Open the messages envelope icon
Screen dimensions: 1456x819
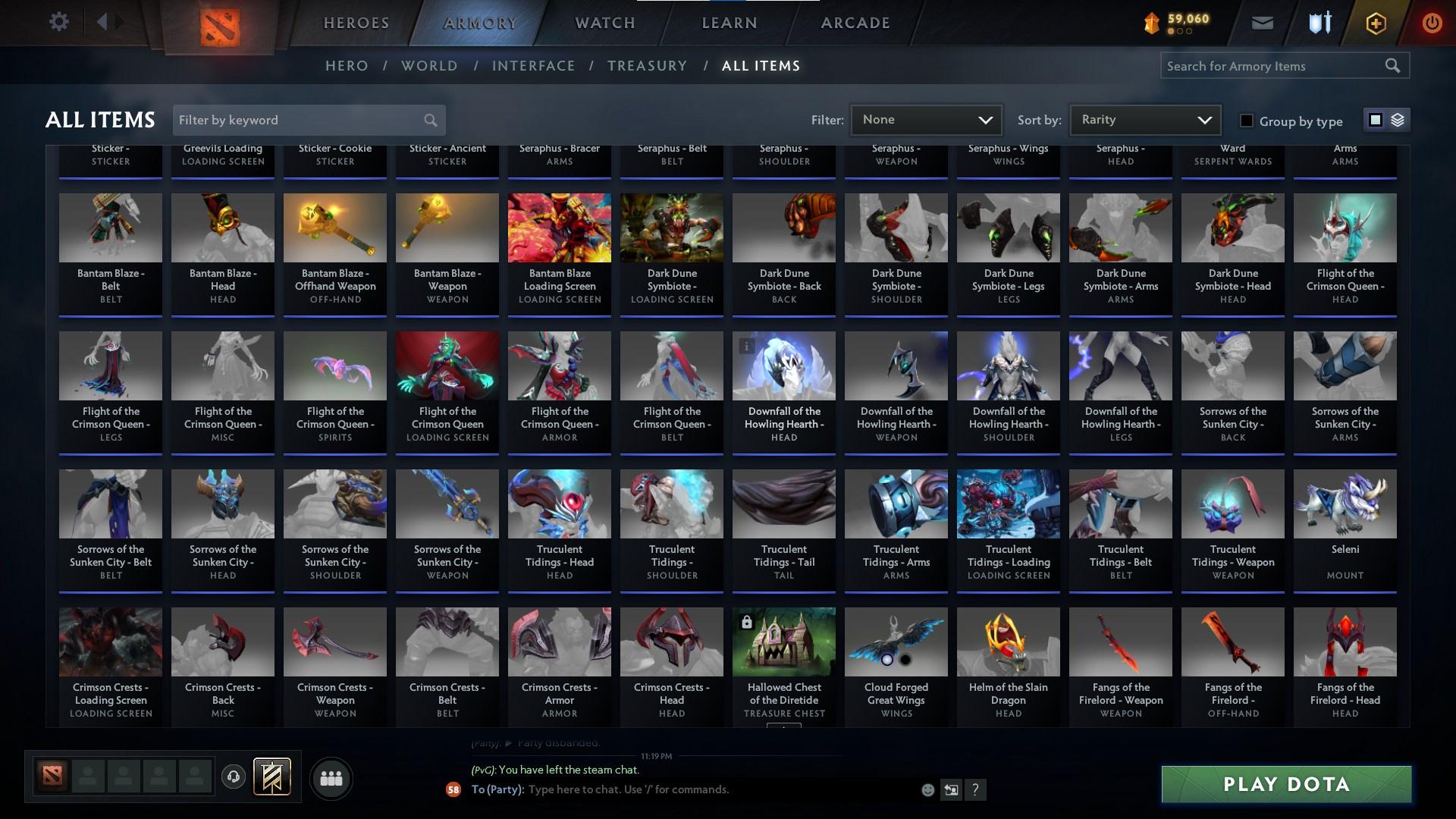[x=1262, y=22]
